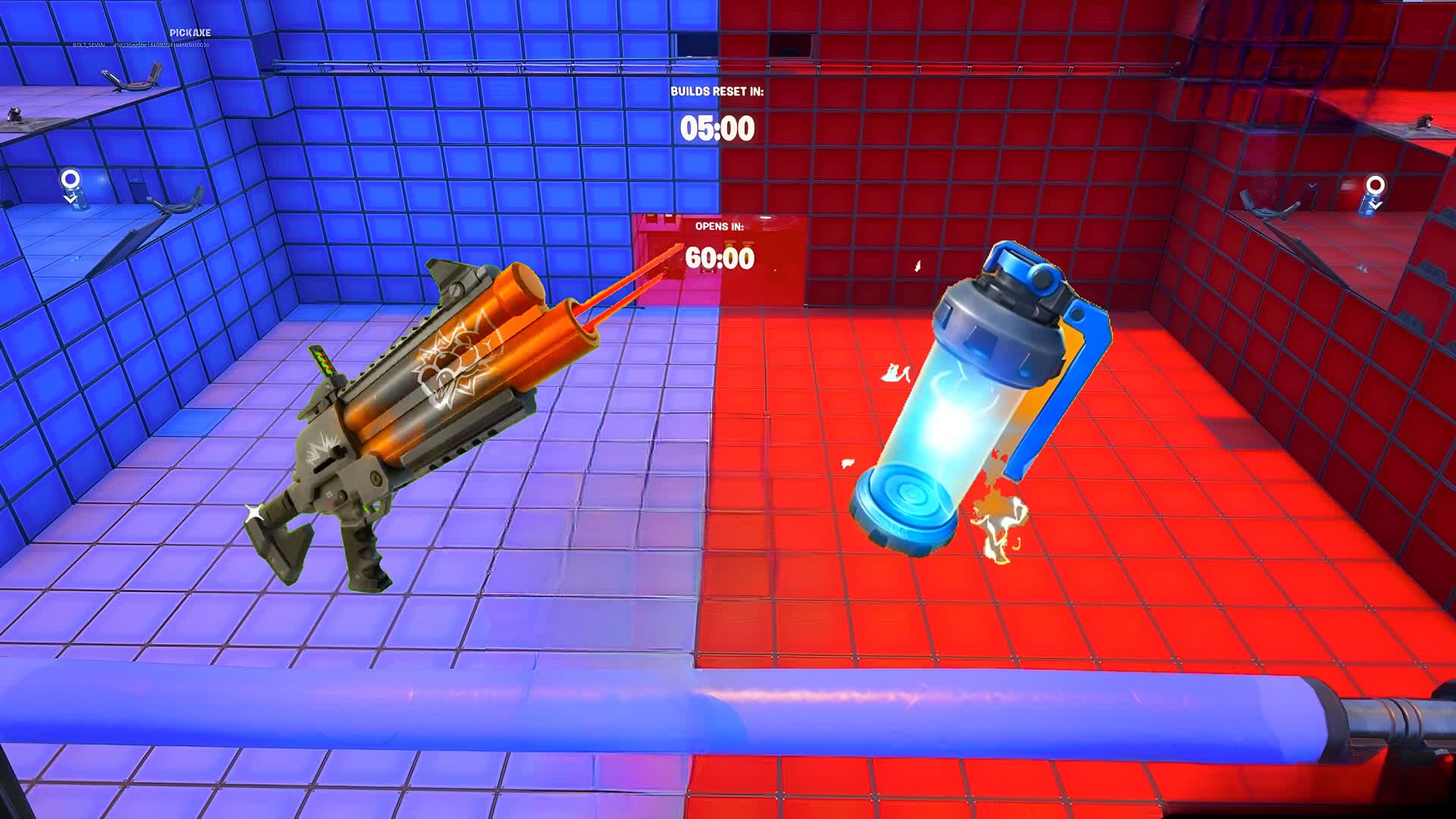This screenshot has width=1456, height=819.
Task: Click the white ring spawn marker on red wall
Action: tap(1376, 184)
